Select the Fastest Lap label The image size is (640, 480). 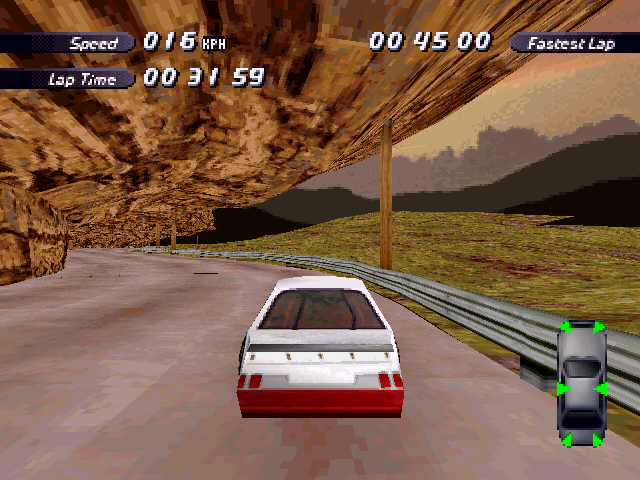pyautogui.click(x=573, y=43)
